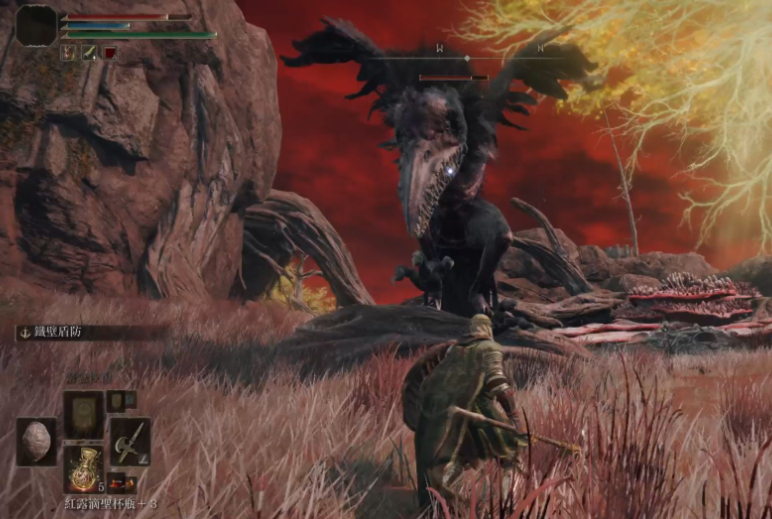Viewport: 772px width, 519px height.
Task: Select the Flask of Crimson Tears slot
Action: pyautogui.click(x=84, y=467)
